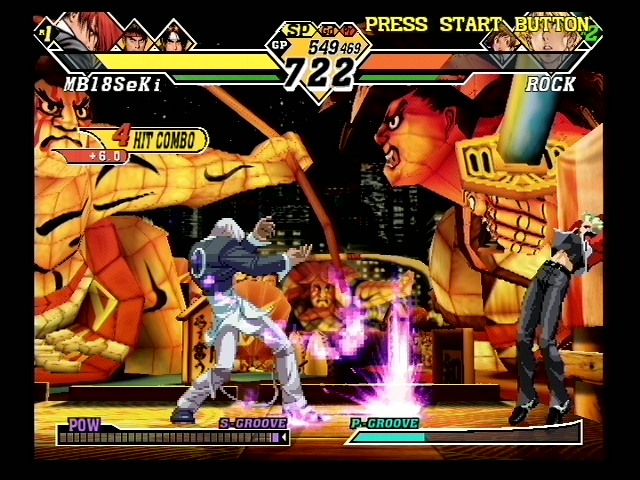Click the headband fighter's small portrait
The height and width of the screenshot is (480, 640).
click(135, 36)
